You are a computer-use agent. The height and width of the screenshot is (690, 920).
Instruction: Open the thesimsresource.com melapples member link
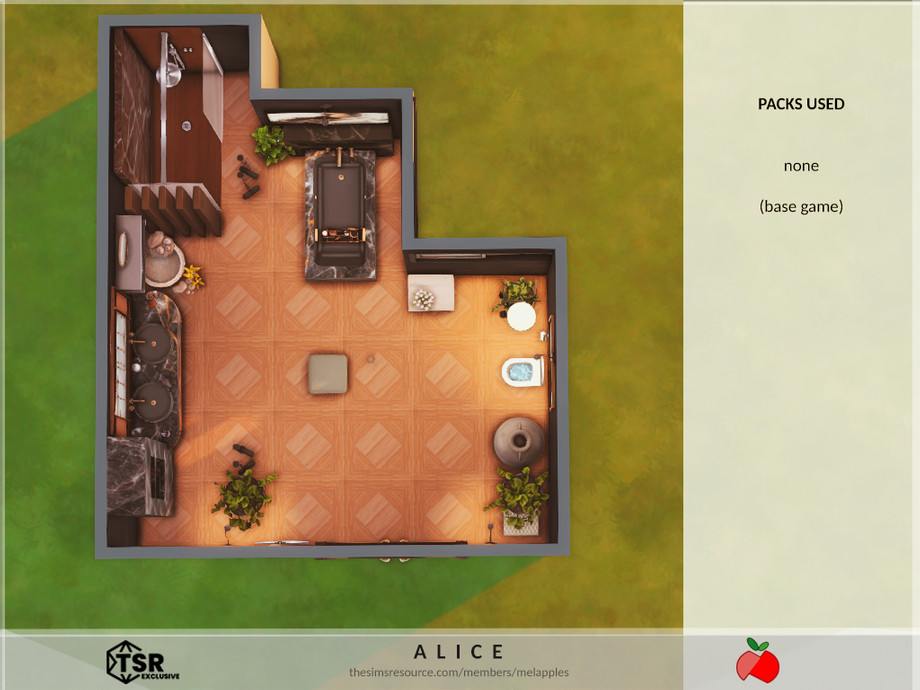[x=459, y=672]
